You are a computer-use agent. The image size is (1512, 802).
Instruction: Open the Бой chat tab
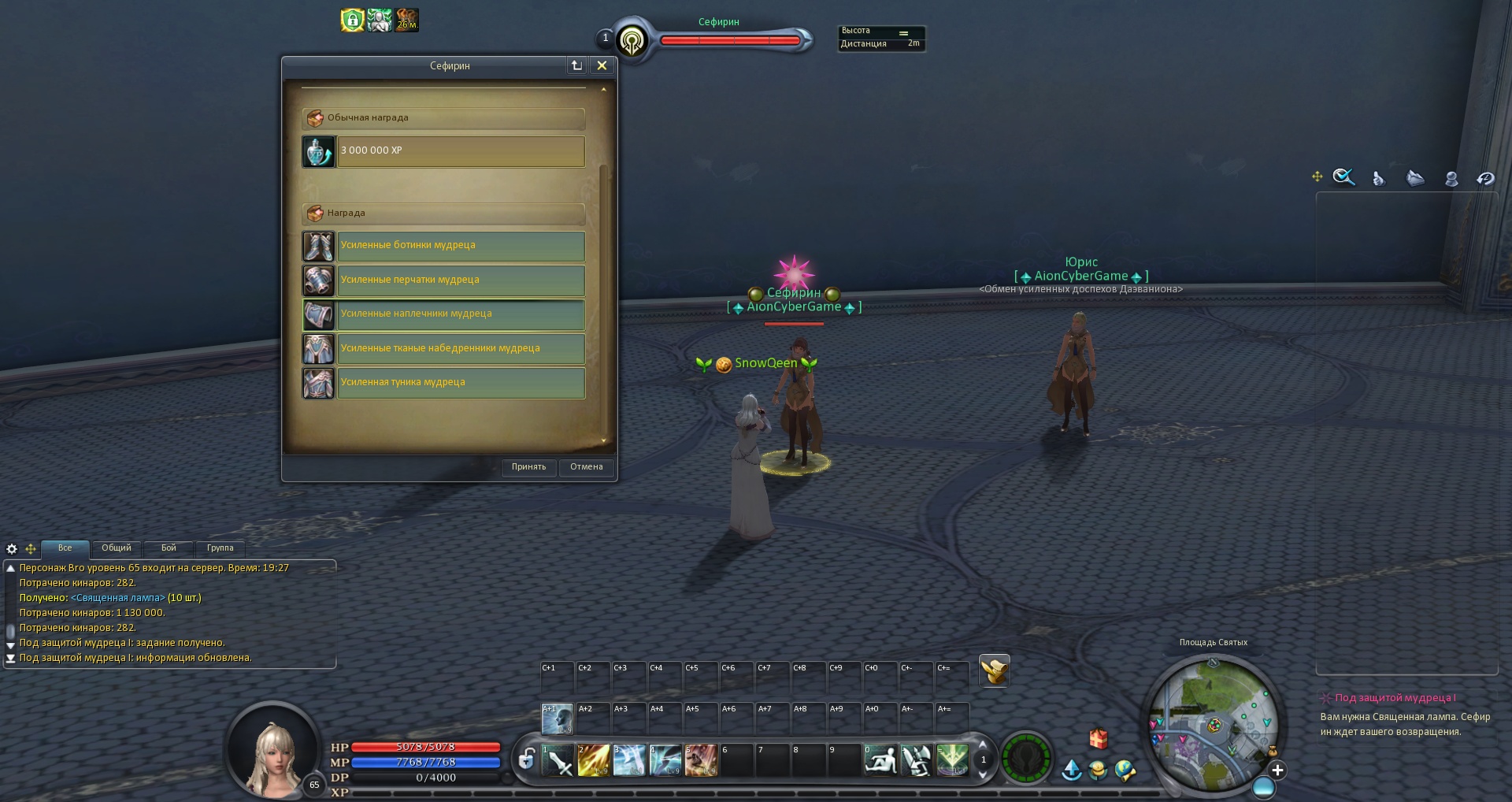(169, 548)
